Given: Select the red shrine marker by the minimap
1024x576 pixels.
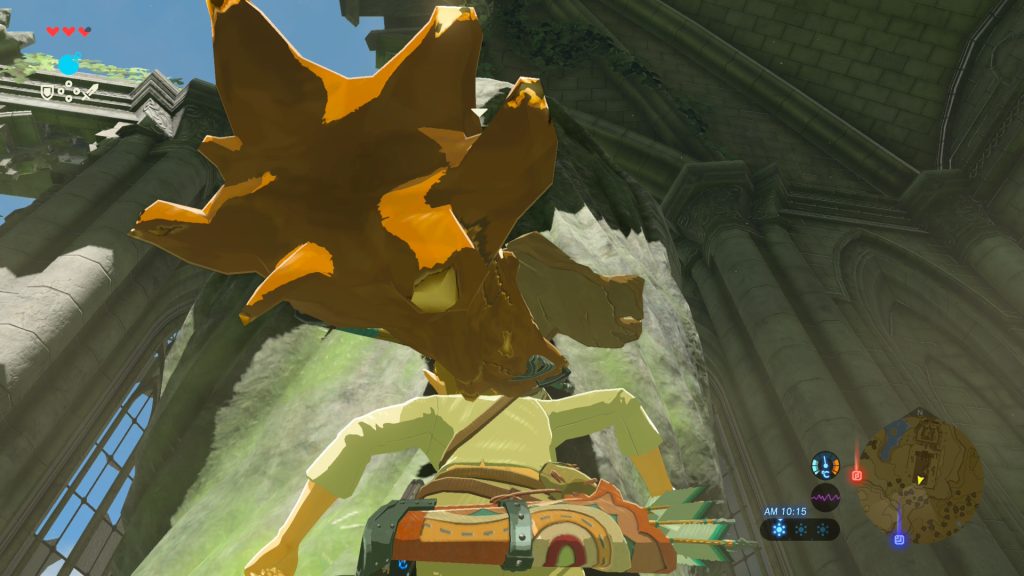Looking at the screenshot, I should click(x=857, y=475).
